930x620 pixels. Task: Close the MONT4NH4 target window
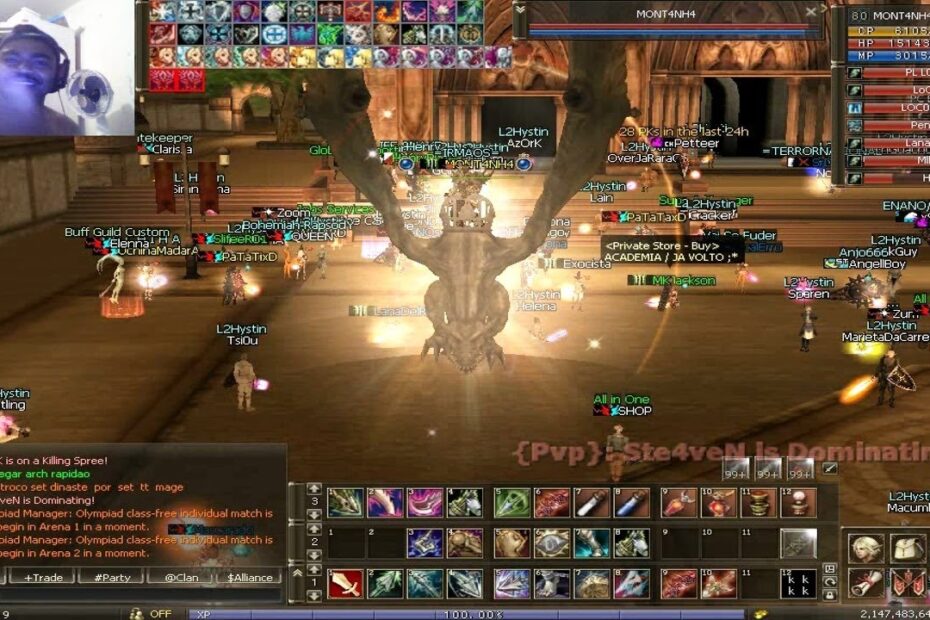point(811,13)
